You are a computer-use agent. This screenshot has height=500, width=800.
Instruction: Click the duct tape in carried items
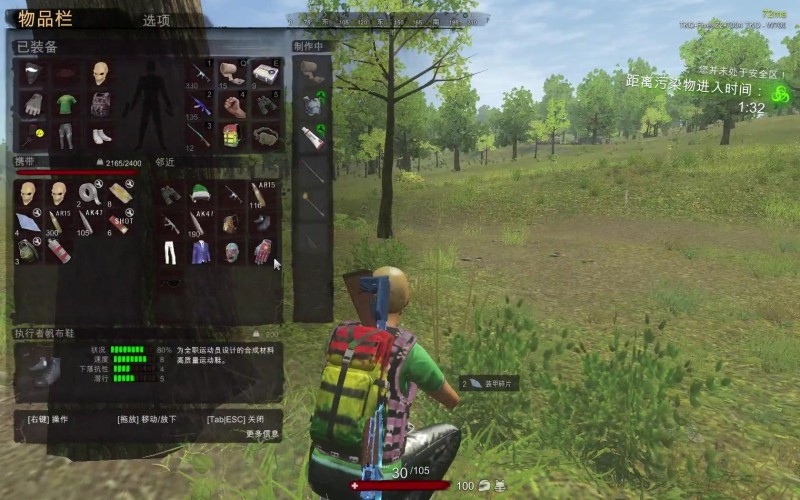coord(89,193)
